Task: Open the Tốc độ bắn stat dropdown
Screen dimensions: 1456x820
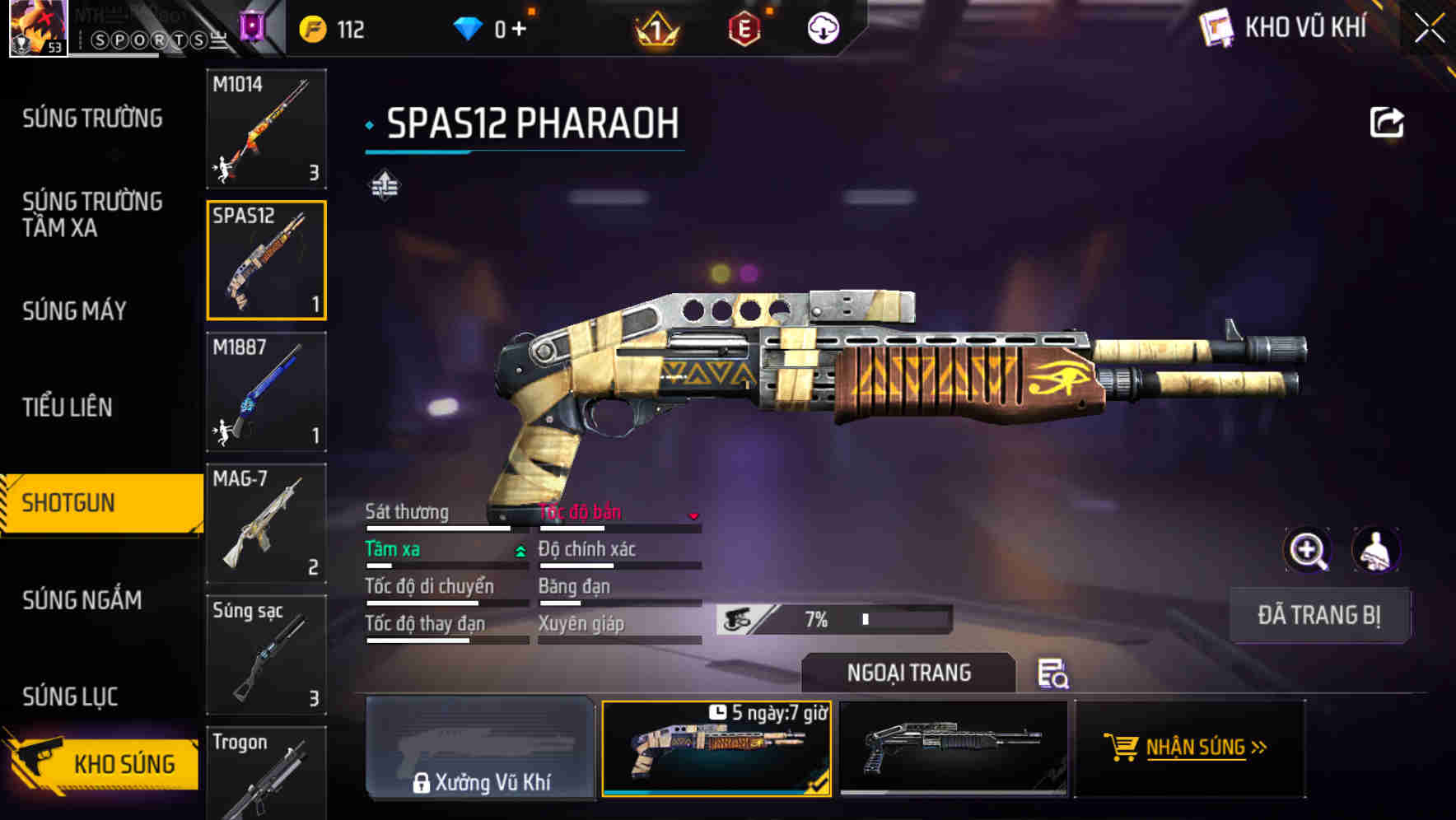Action: coord(694,514)
